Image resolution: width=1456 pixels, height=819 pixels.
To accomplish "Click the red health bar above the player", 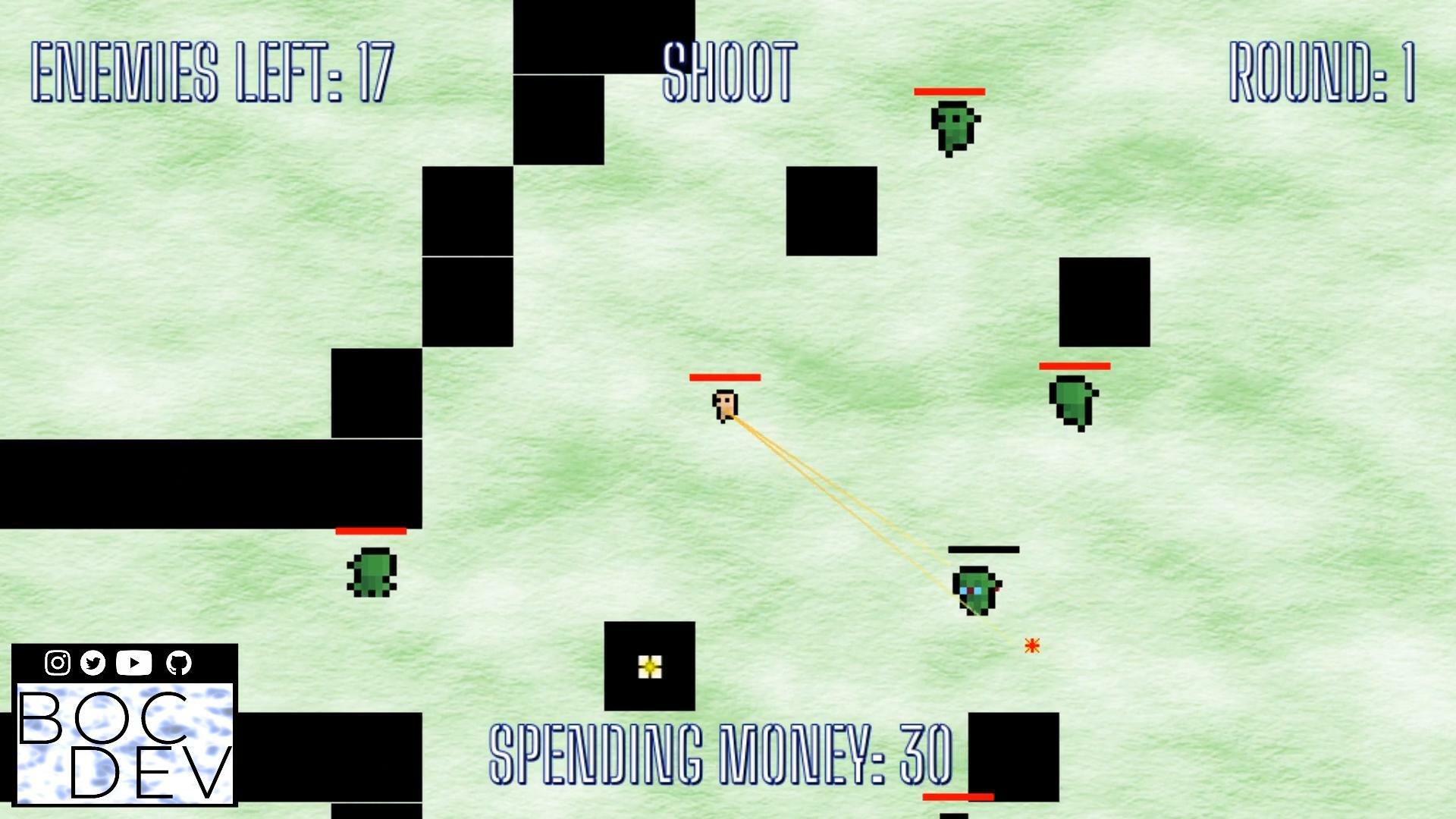I will pos(725,377).
